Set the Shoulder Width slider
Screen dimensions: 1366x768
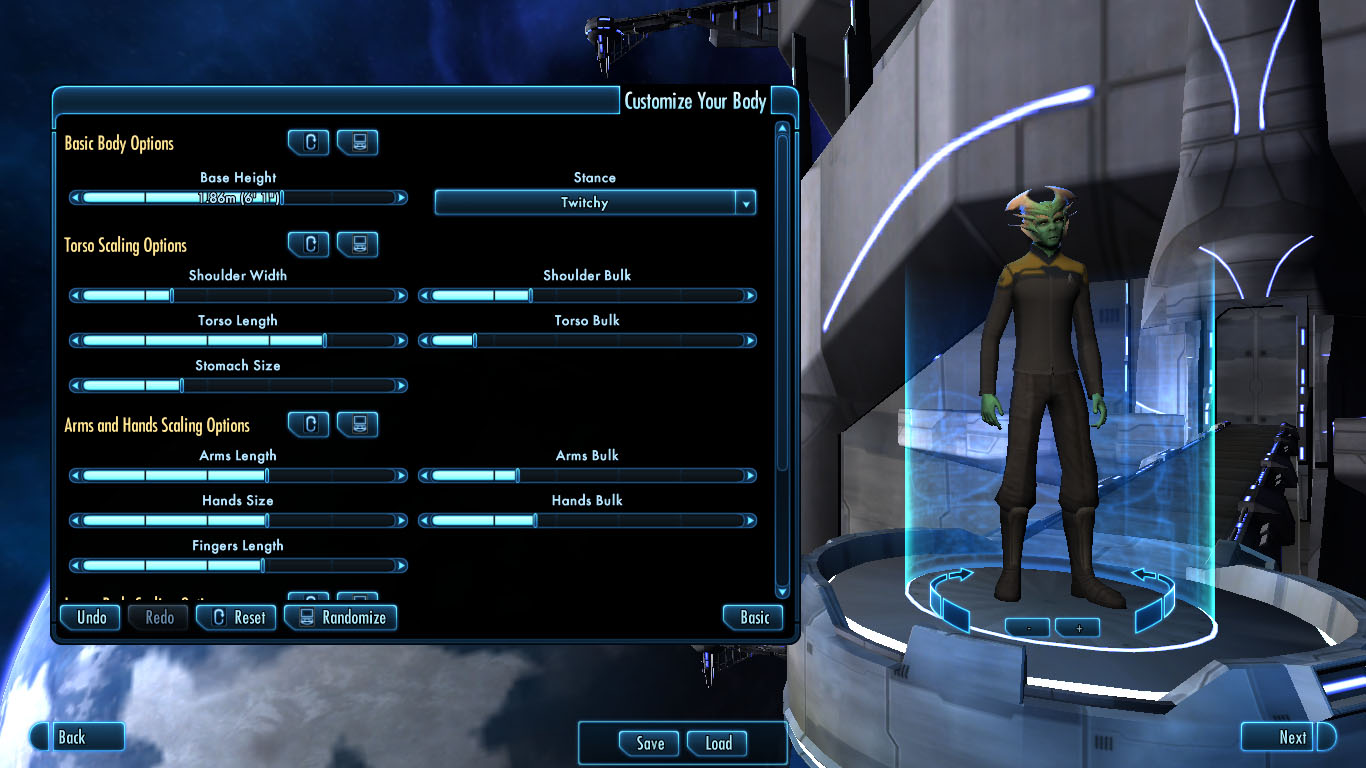[x=238, y=296]
